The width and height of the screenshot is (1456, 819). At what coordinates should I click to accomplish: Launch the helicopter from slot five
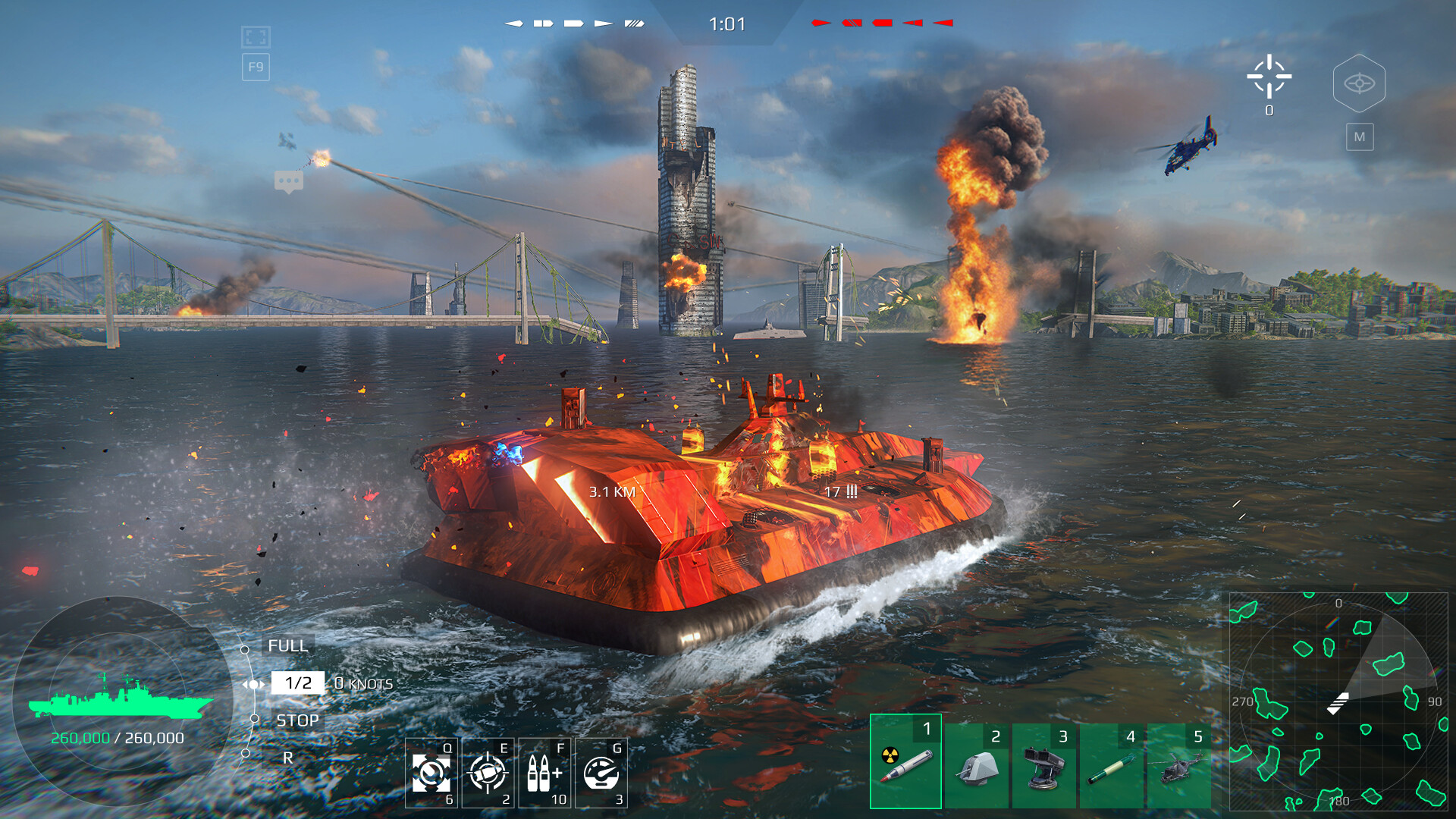[1179, 766]
